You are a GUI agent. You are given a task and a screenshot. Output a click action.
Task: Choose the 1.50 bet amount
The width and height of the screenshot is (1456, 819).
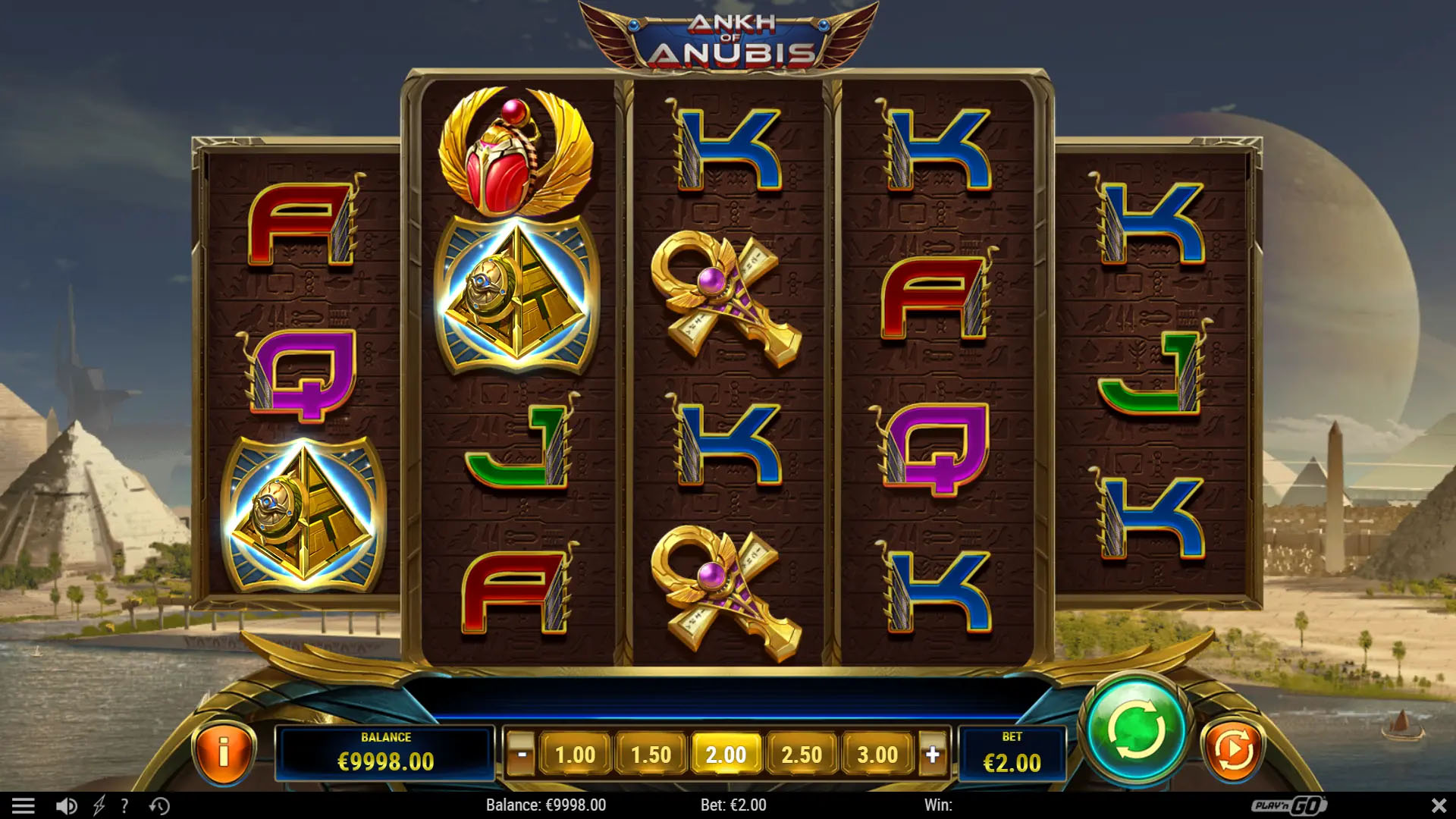(x=651, y=755)
